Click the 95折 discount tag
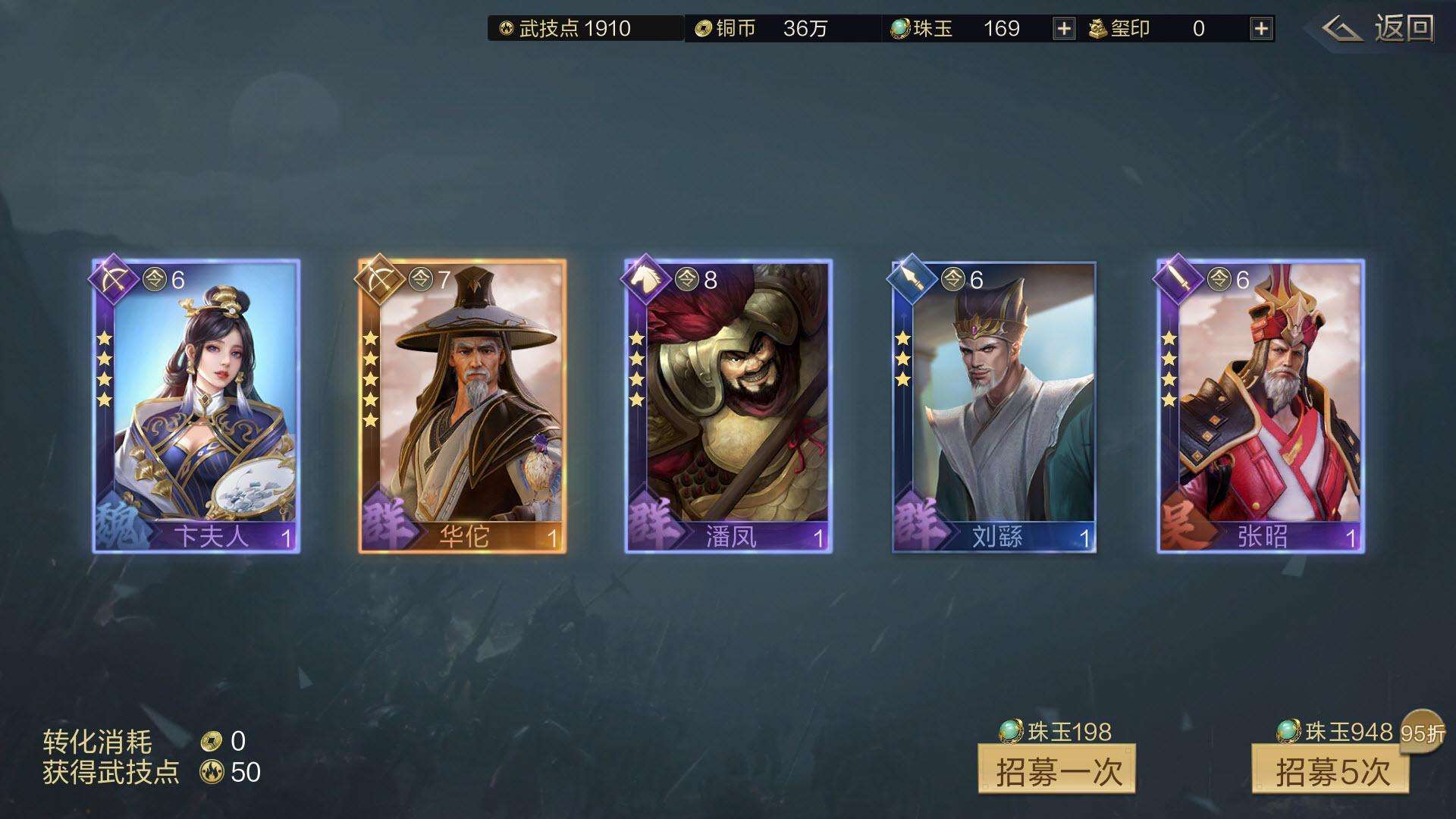Viewport: 1456px width, 819px height. pos(1424,730)
